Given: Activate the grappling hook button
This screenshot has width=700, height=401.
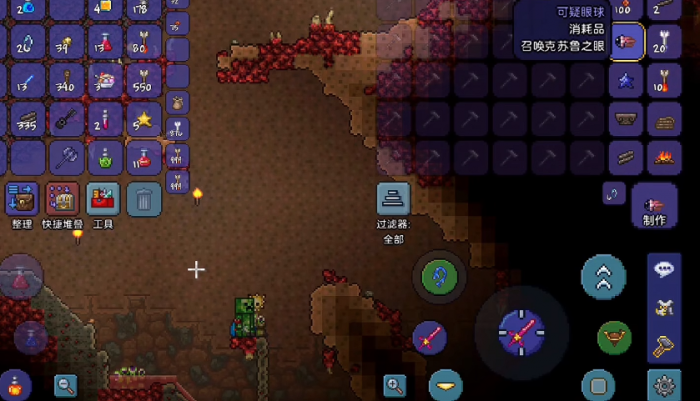Looking at the screenshot, I should (439, 277).
